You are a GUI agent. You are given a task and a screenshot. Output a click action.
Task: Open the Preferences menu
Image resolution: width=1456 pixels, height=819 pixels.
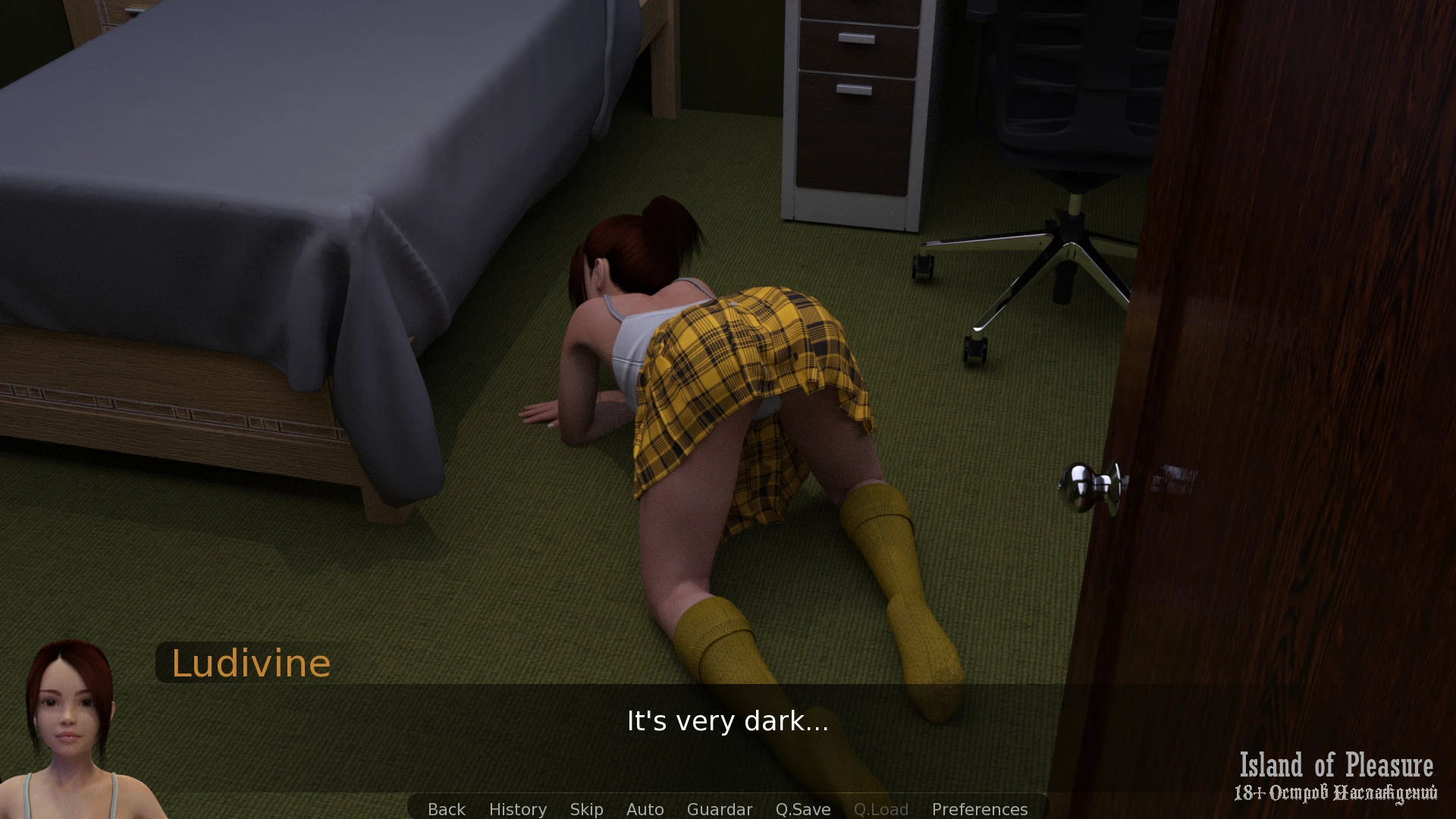979,809
